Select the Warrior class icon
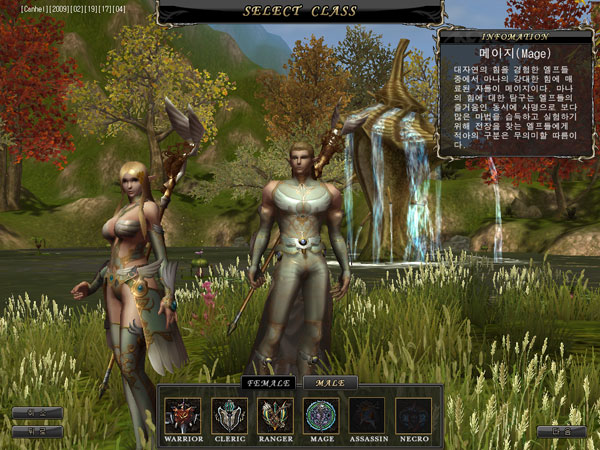The width and height of the screenshot is (600, 450). [x=183, y=415]
